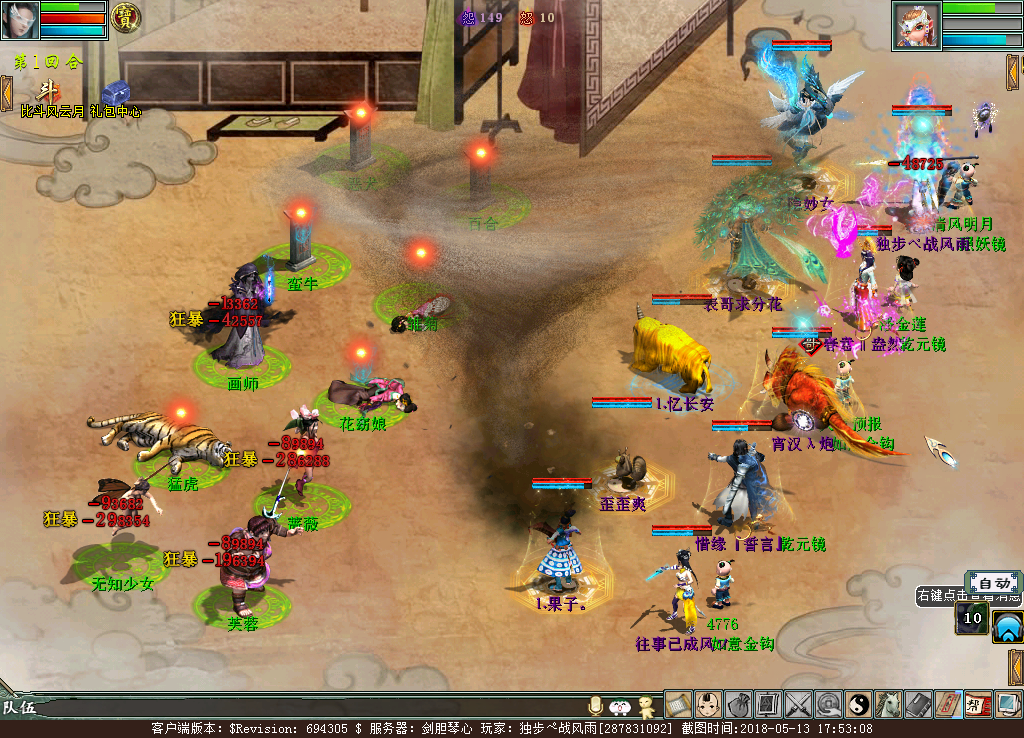Open the white horse mount icon

point(888,705)
